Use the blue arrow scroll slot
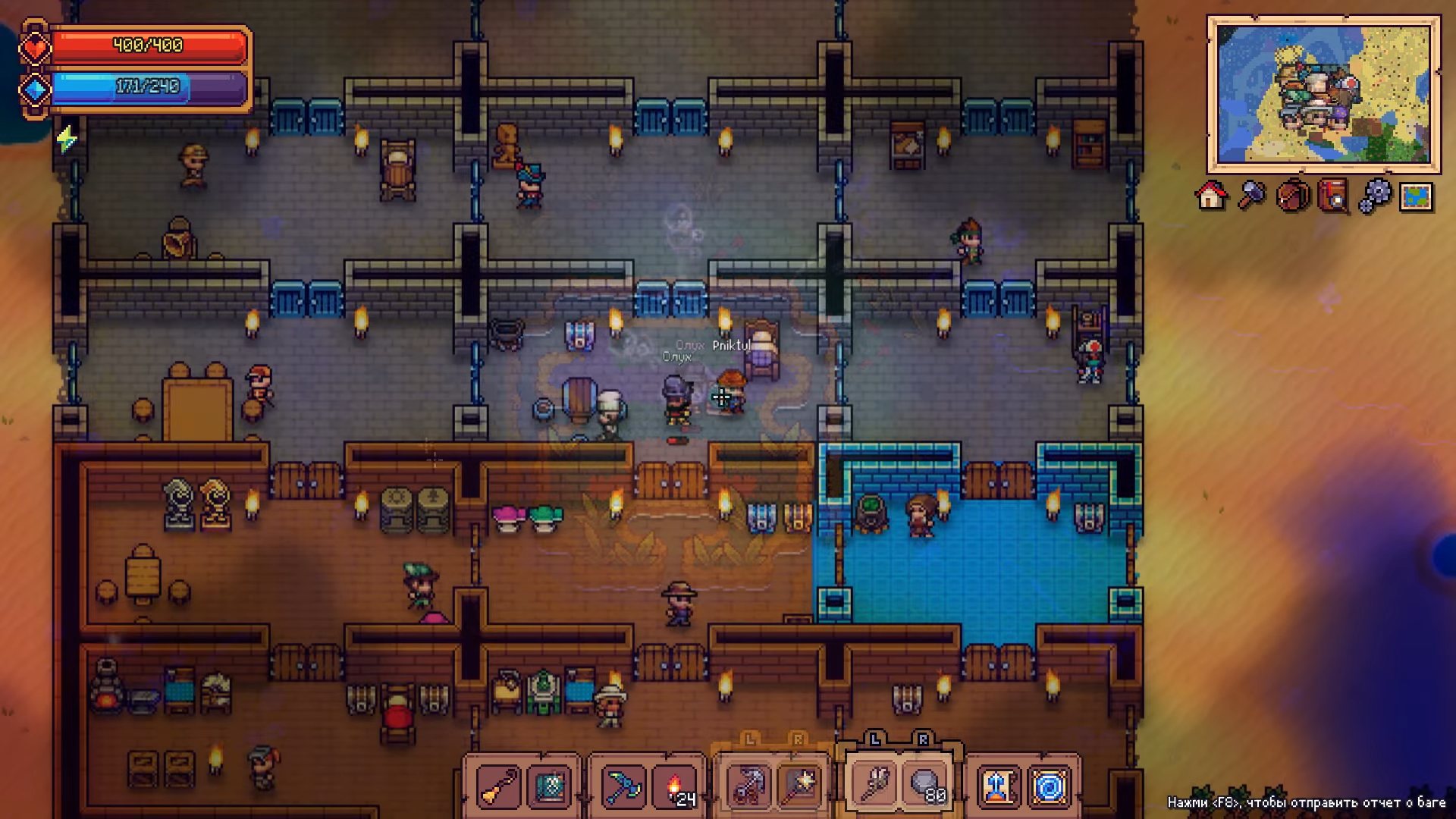 999,787
